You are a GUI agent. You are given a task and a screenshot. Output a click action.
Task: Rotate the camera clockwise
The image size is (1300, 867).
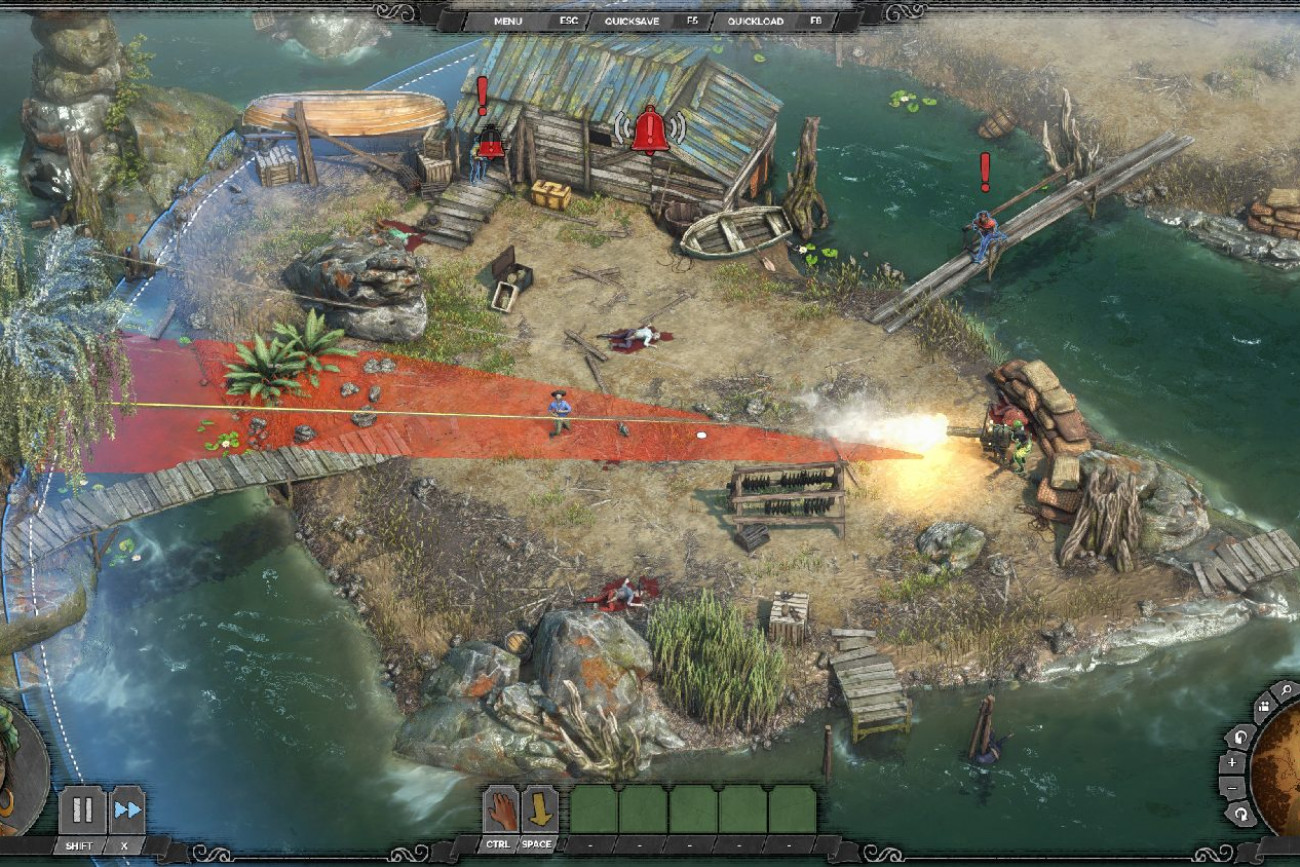[x=1241, y=814]
